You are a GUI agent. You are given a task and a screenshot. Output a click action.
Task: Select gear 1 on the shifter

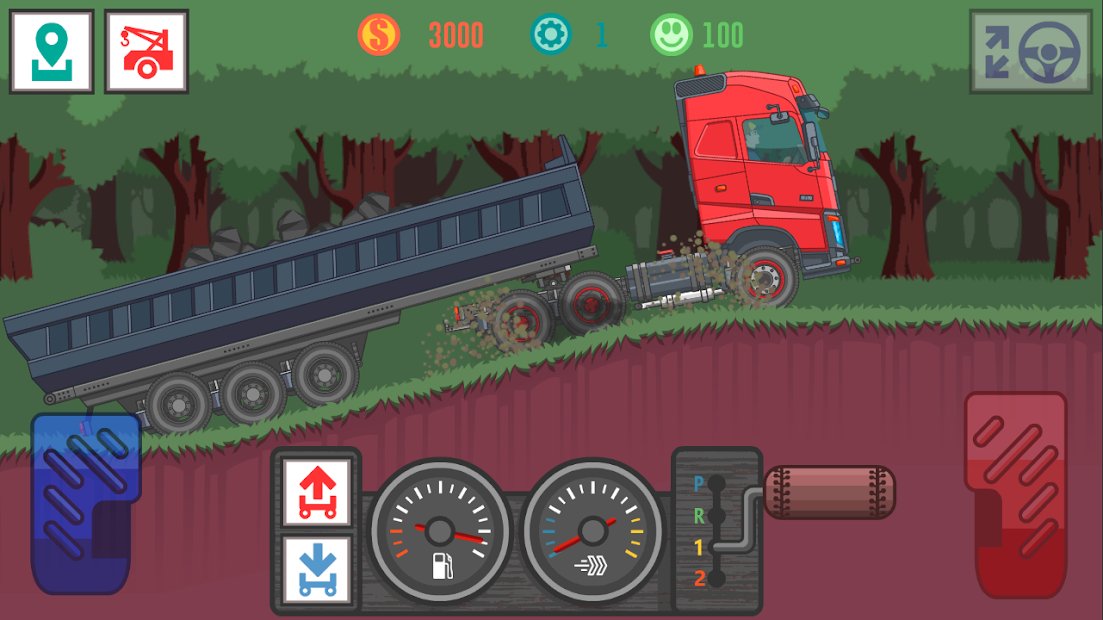point(714,547)
